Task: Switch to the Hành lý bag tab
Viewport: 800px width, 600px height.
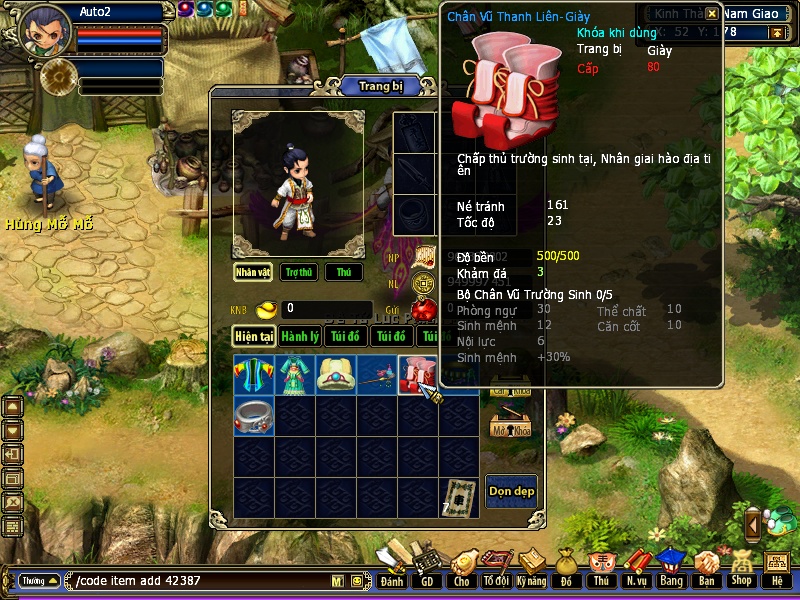Action: [300, 337]
